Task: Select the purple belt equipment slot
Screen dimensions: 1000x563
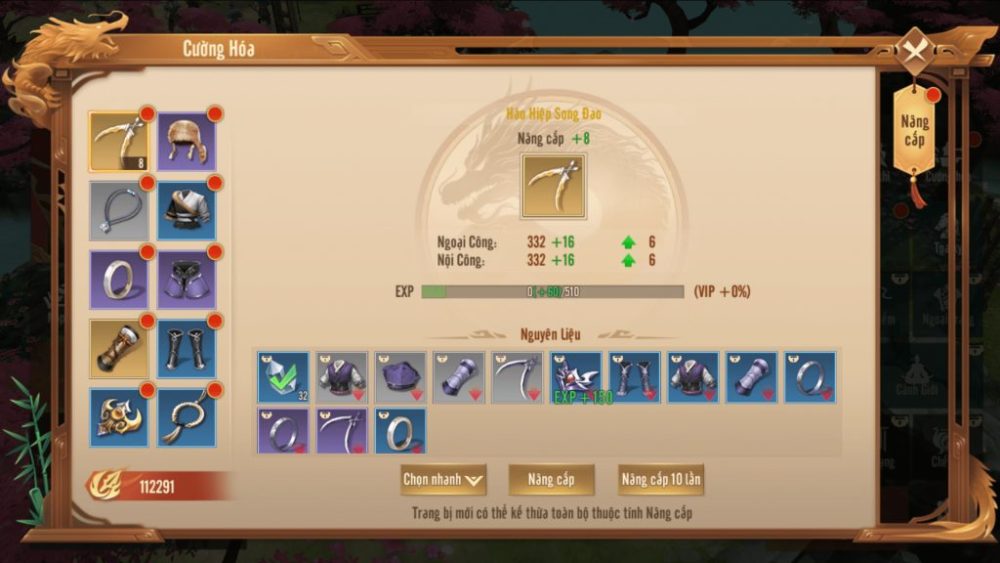Action: click(x=186, y=280)
